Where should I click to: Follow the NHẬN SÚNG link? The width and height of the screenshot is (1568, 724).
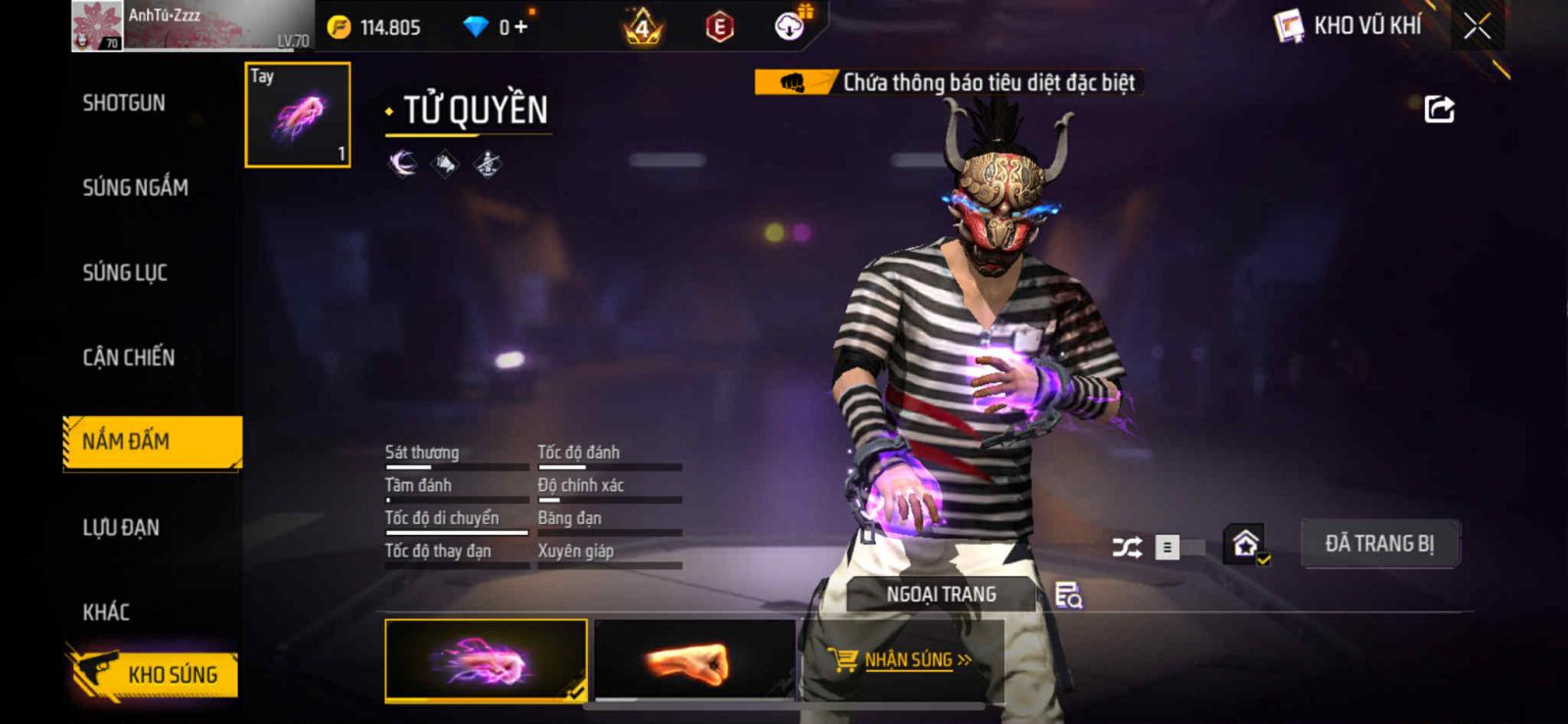click(906, 660)
